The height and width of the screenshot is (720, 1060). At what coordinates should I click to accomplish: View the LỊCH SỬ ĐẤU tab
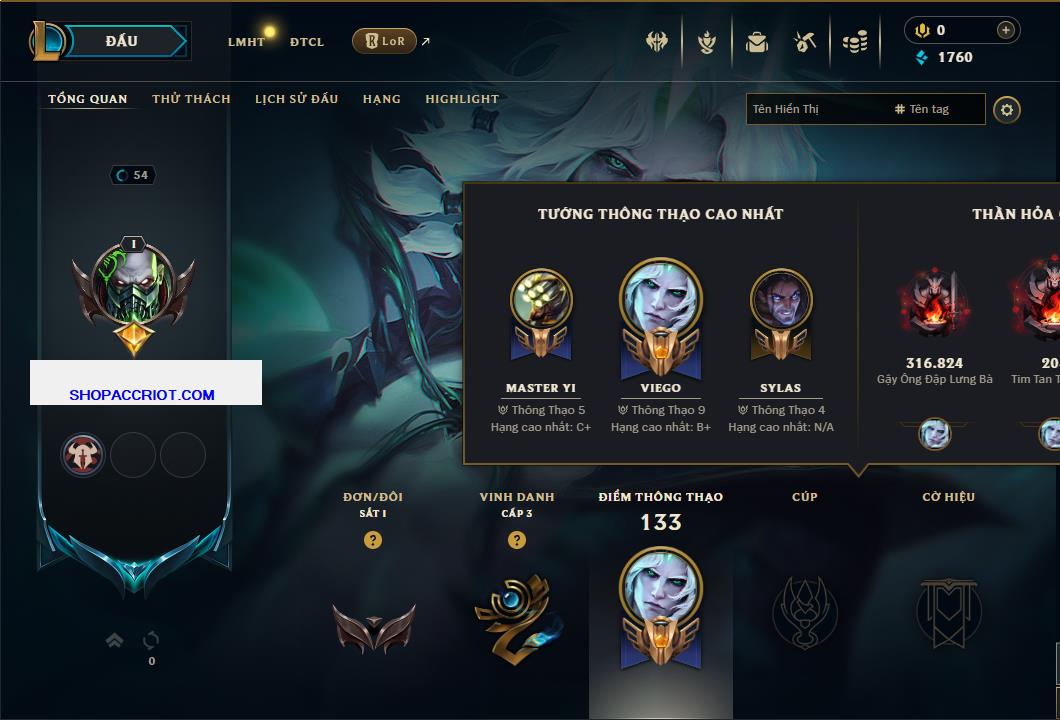click(x=296, y=99)
